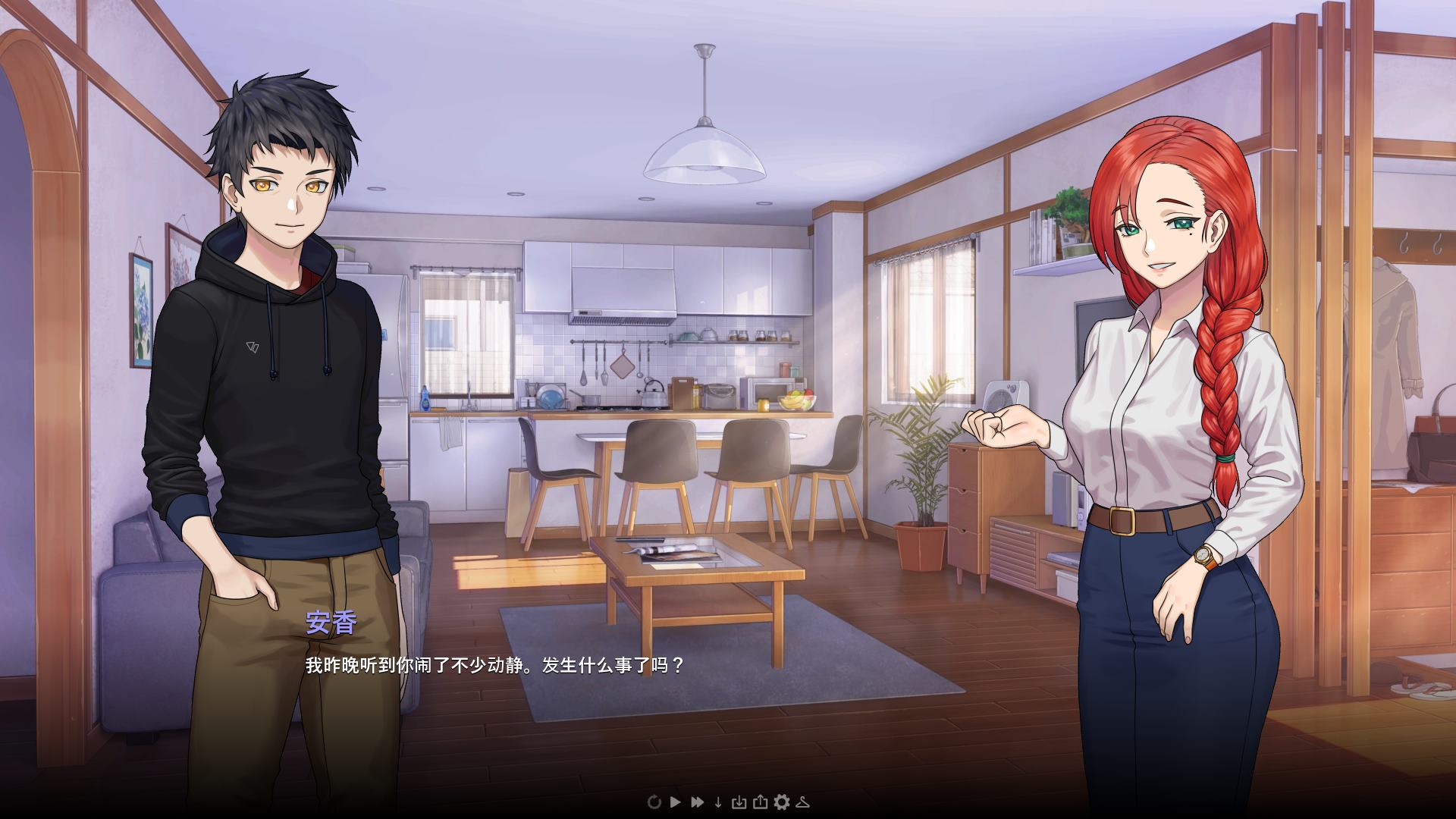The image size is (1456, 819).
Task: Start auto-play using the play icon
Action: point(676,802)
